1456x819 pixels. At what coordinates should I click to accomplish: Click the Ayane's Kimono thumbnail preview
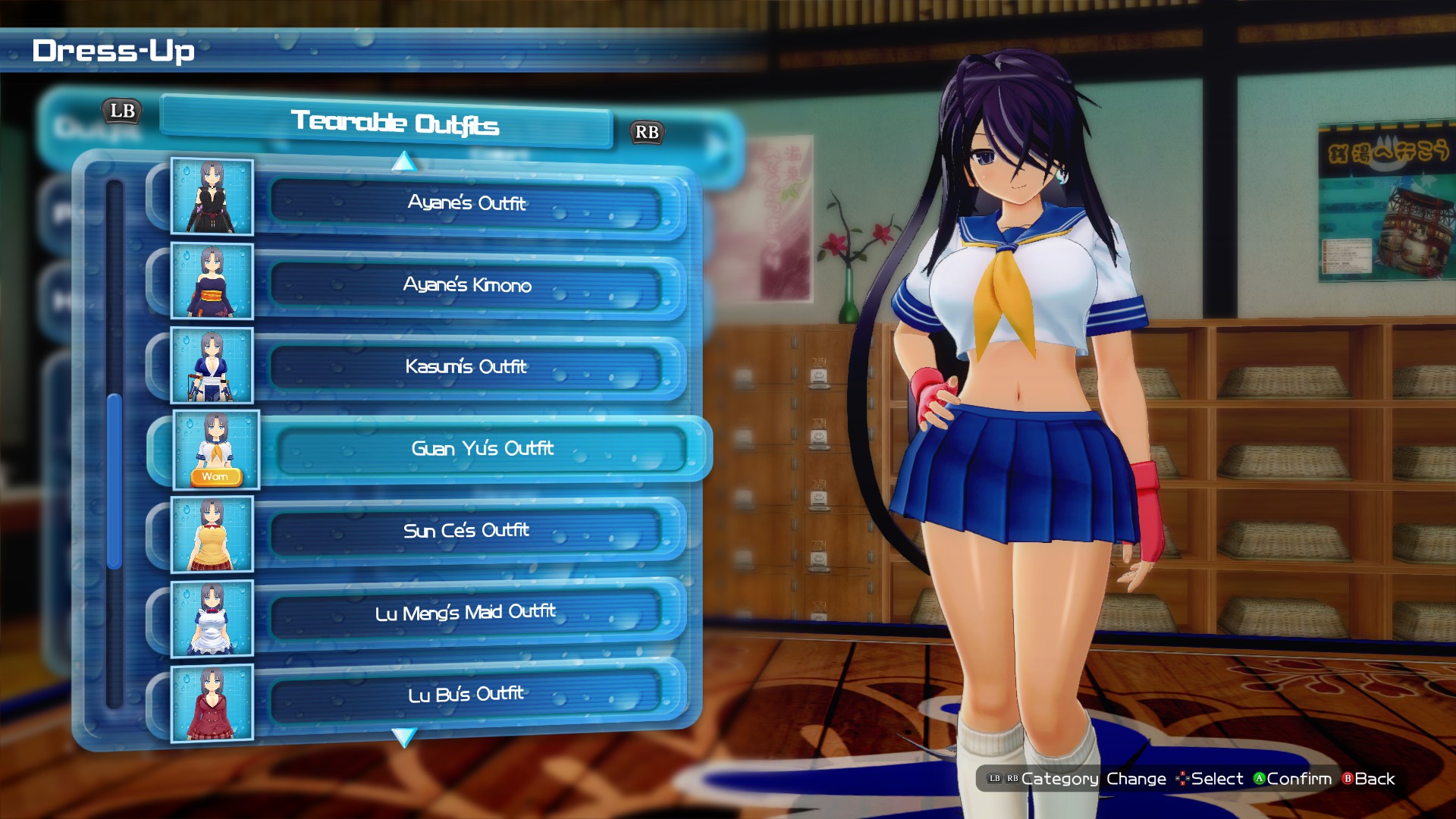tap(212, 282)
